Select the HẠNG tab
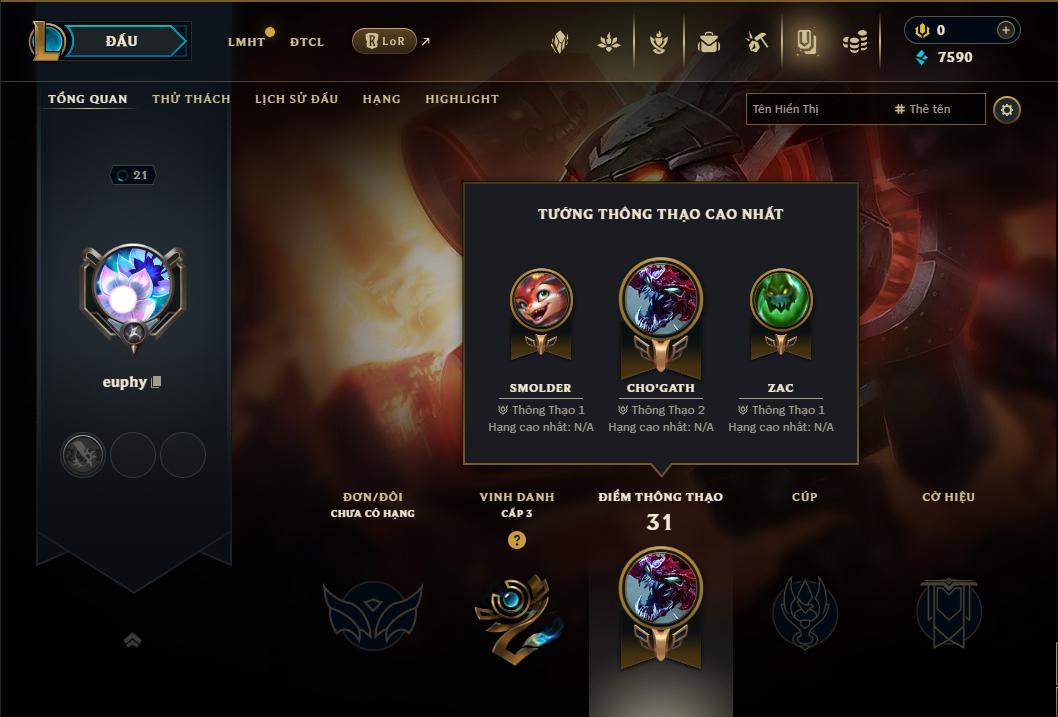 381,99
